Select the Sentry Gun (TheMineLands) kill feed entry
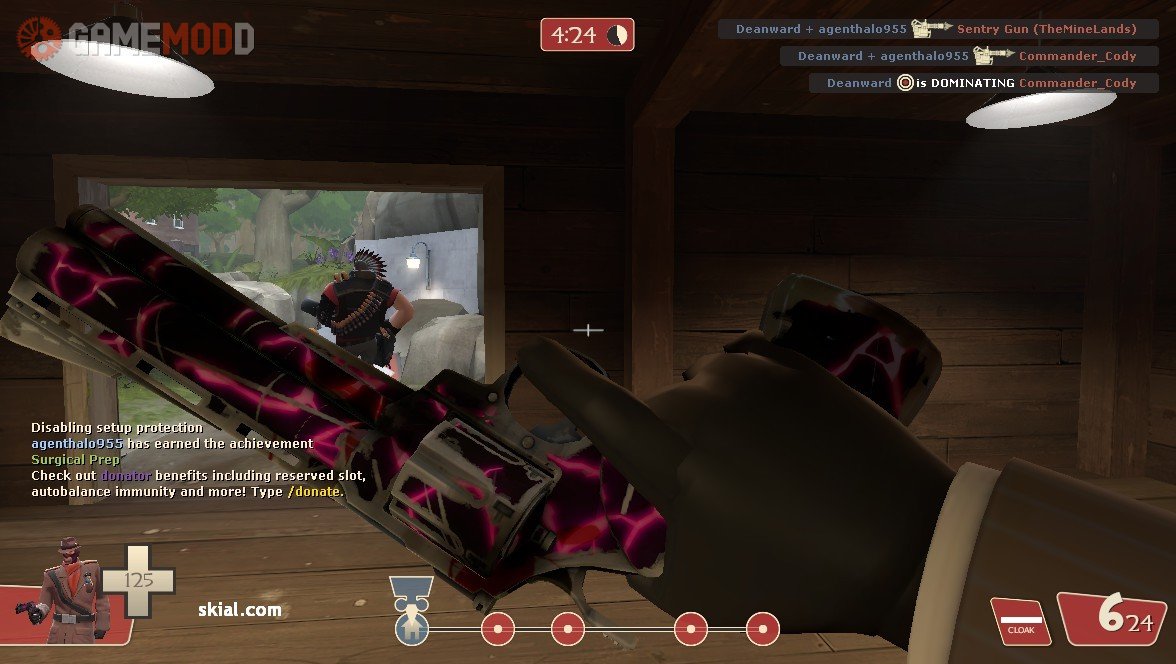 (x=937, y=29)
